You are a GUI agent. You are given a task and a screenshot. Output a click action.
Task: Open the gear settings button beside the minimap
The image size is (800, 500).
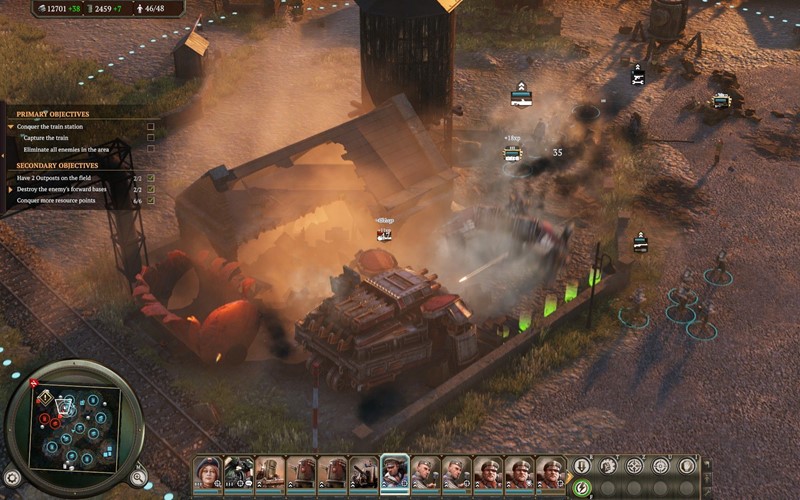[12, 477]
